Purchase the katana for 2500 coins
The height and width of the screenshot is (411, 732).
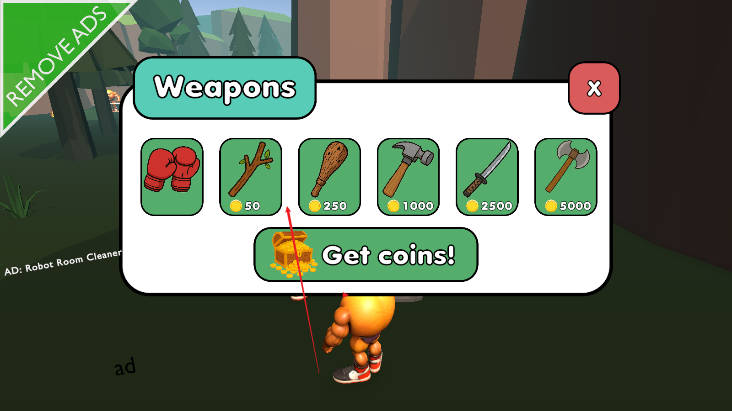tap(487, 176)
